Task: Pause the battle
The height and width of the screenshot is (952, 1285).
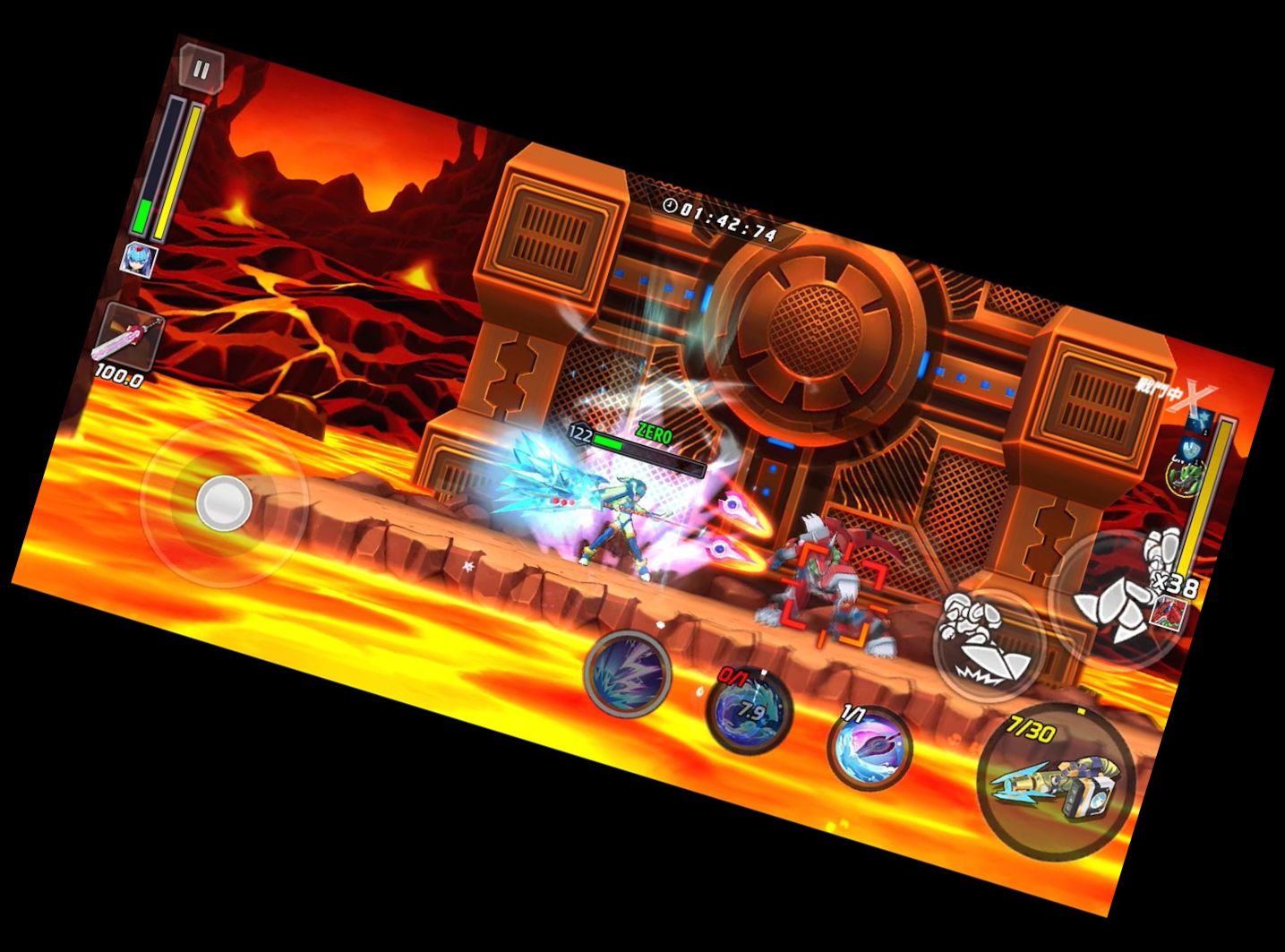Action: click(201, 70)
